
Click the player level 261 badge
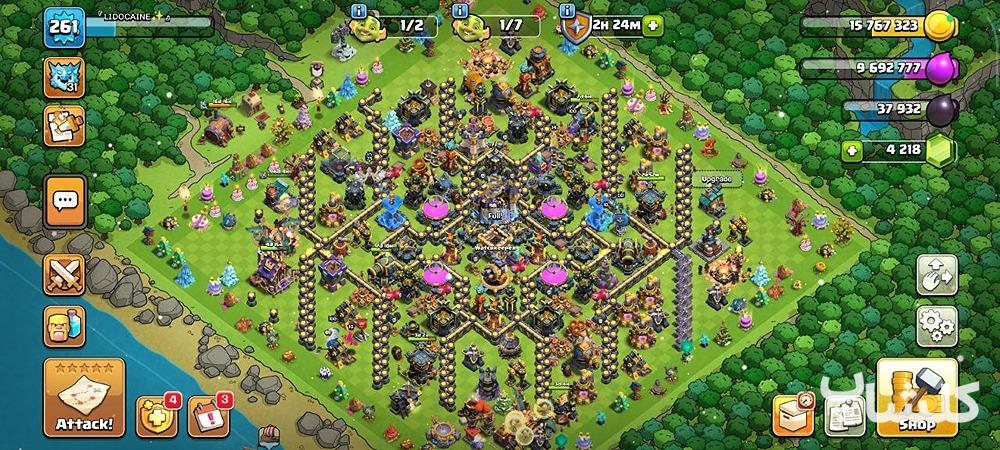point(62,30)
